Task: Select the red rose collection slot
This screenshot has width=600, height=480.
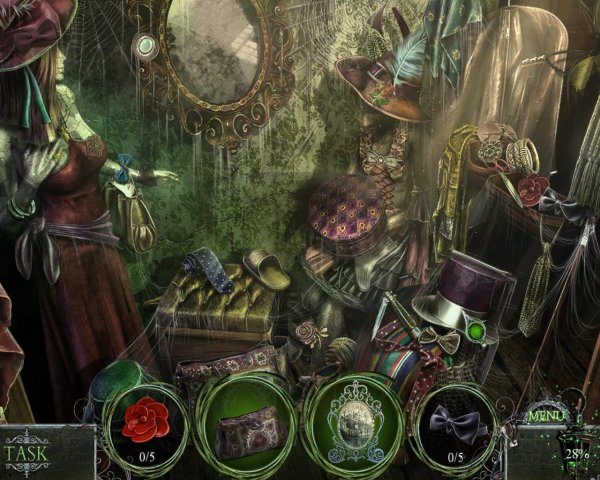Action: tap(145, 423)
